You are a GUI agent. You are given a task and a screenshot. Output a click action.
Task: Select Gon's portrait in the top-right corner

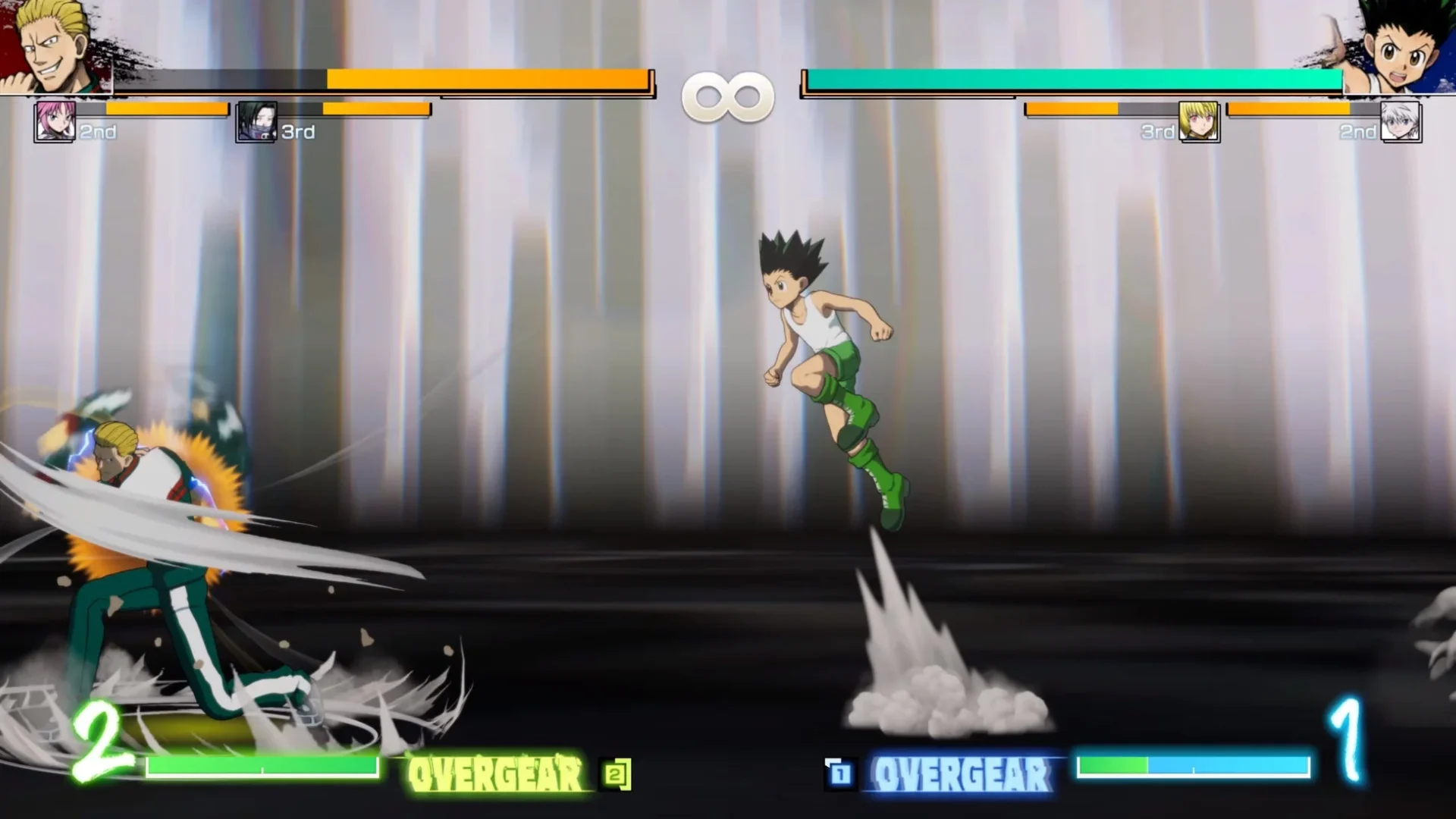tap(1403, 45)
